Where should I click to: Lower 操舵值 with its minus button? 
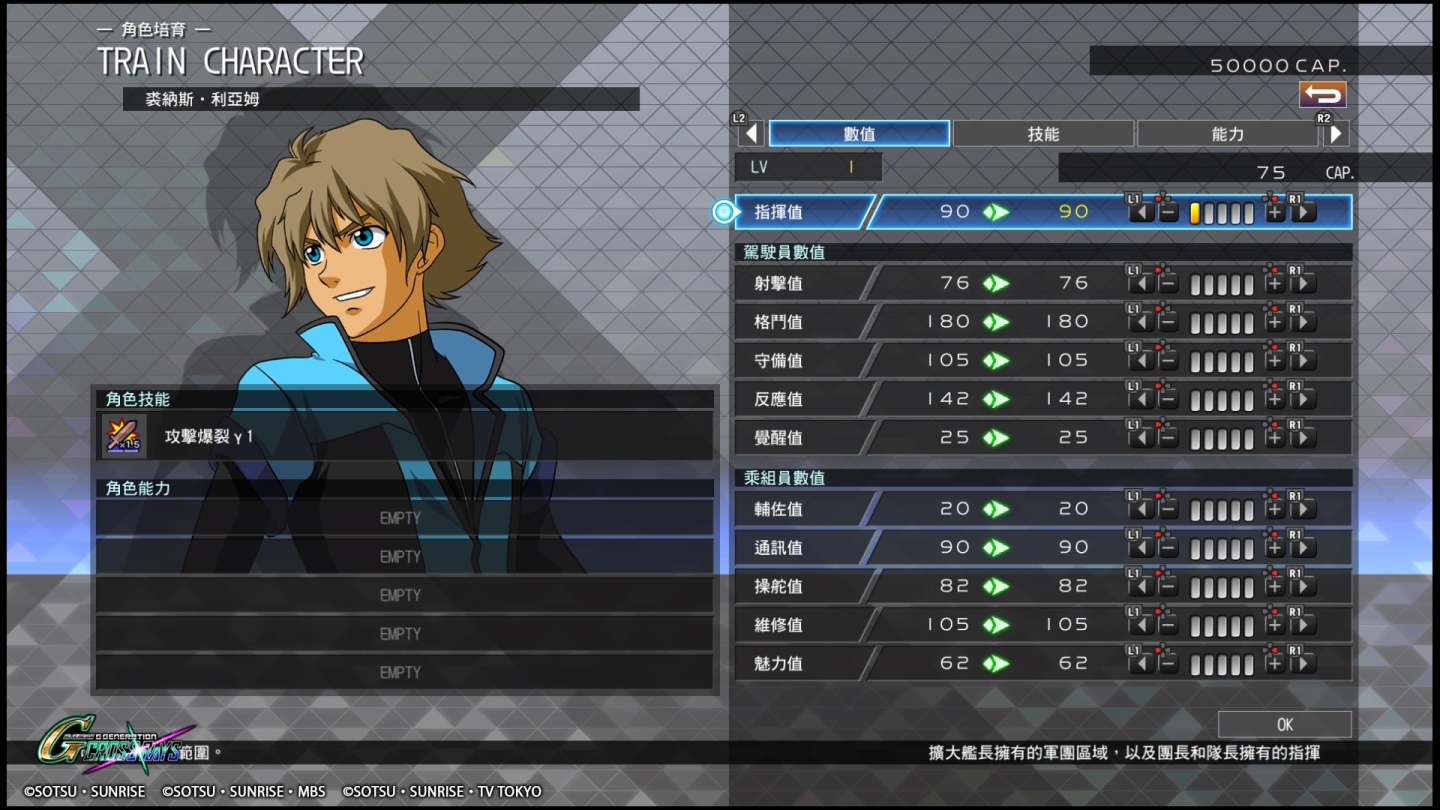[1167, 587]
